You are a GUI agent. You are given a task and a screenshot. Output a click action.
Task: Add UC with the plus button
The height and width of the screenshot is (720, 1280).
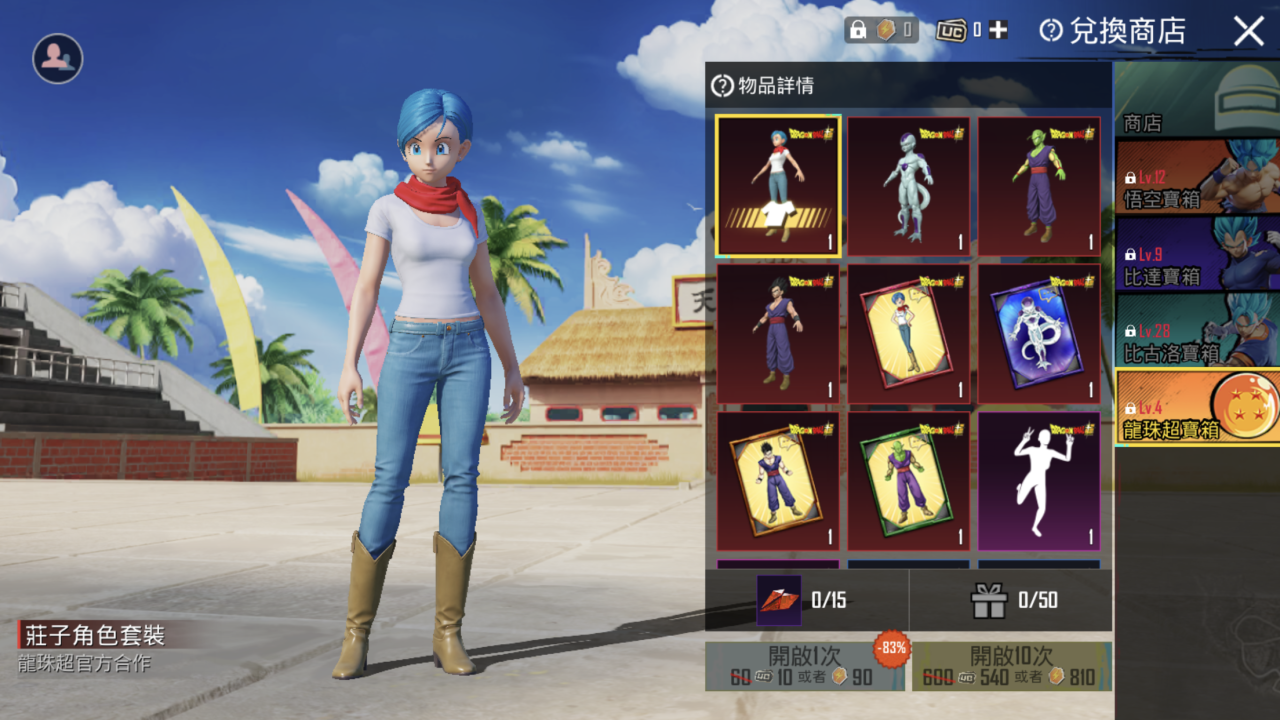pos(998,30)
